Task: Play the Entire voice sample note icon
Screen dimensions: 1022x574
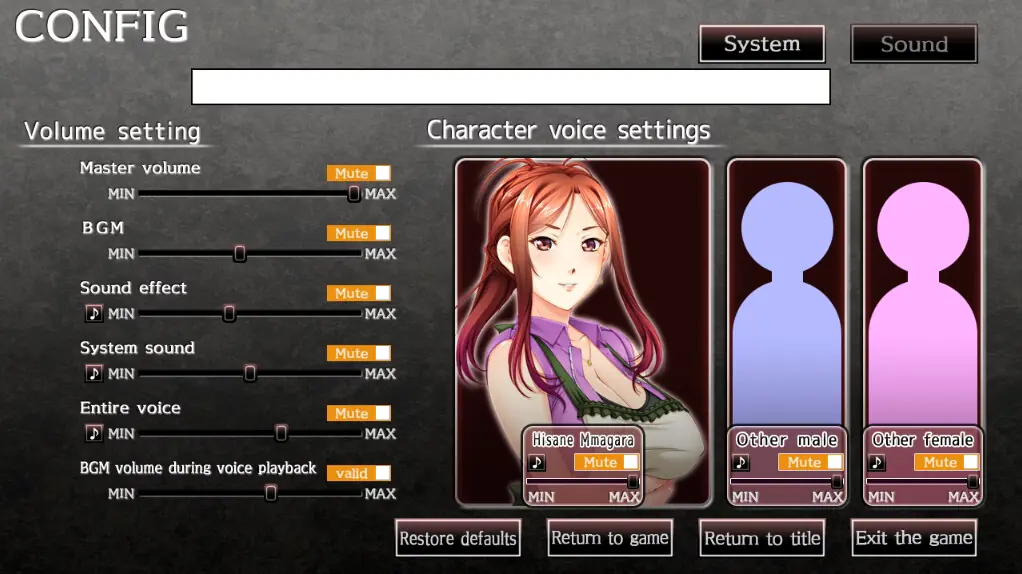Action: pyautogui.click(x=94, y=434)
